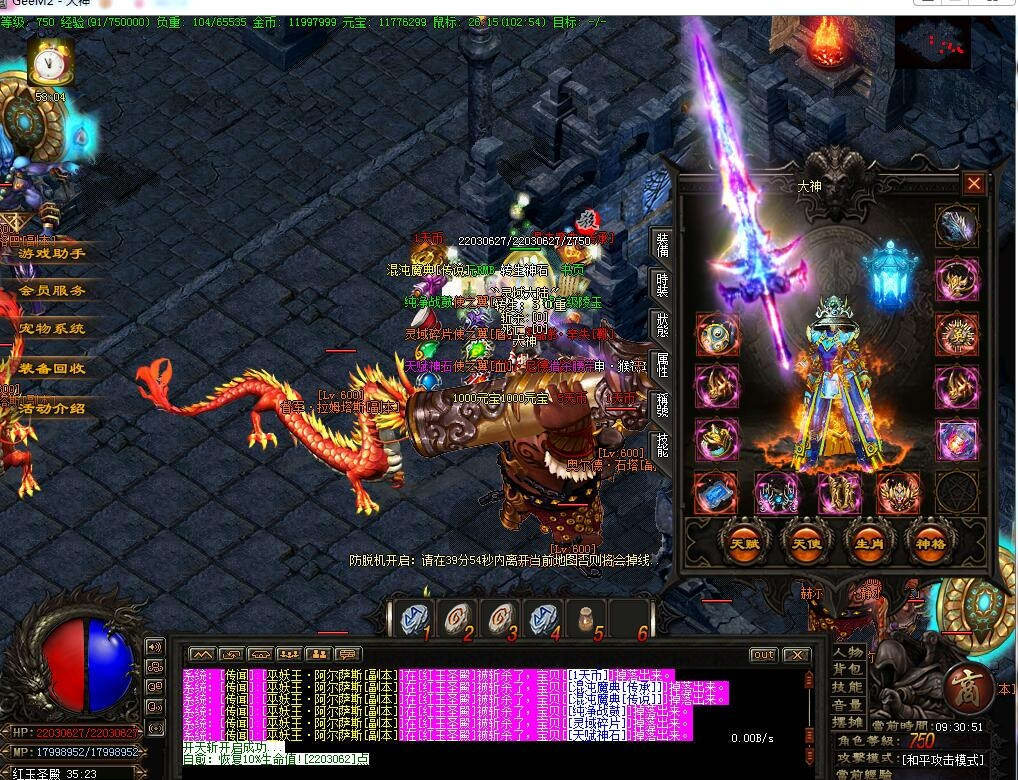Open the 活动介绍 event introduction menu
Image resolution: width=1018 pixels, height=780 pixels.
pos(52,408)
